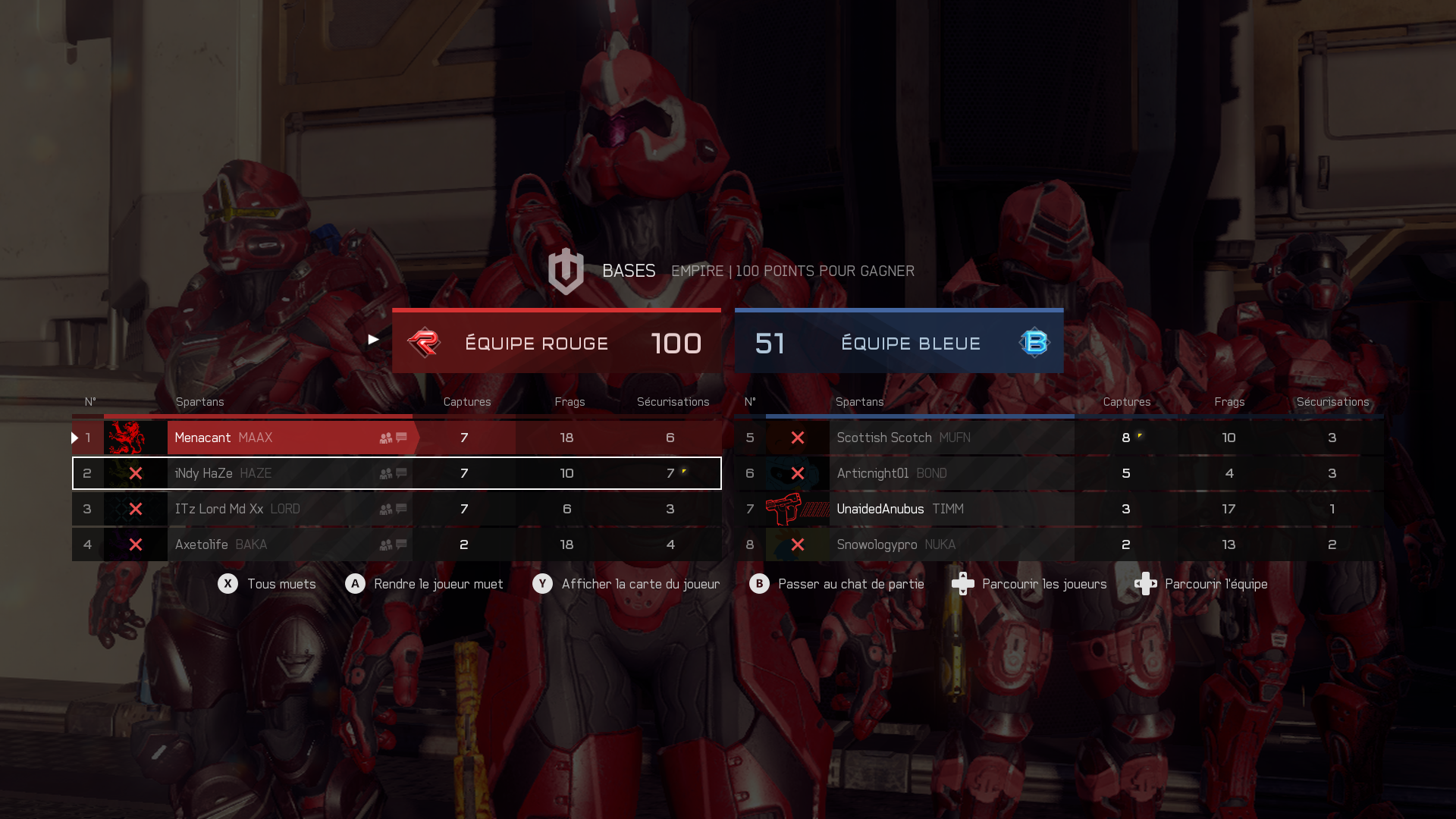1456x819 pixels.
Task: Click Menacant's red lion emblem
Action: point(127,438)
